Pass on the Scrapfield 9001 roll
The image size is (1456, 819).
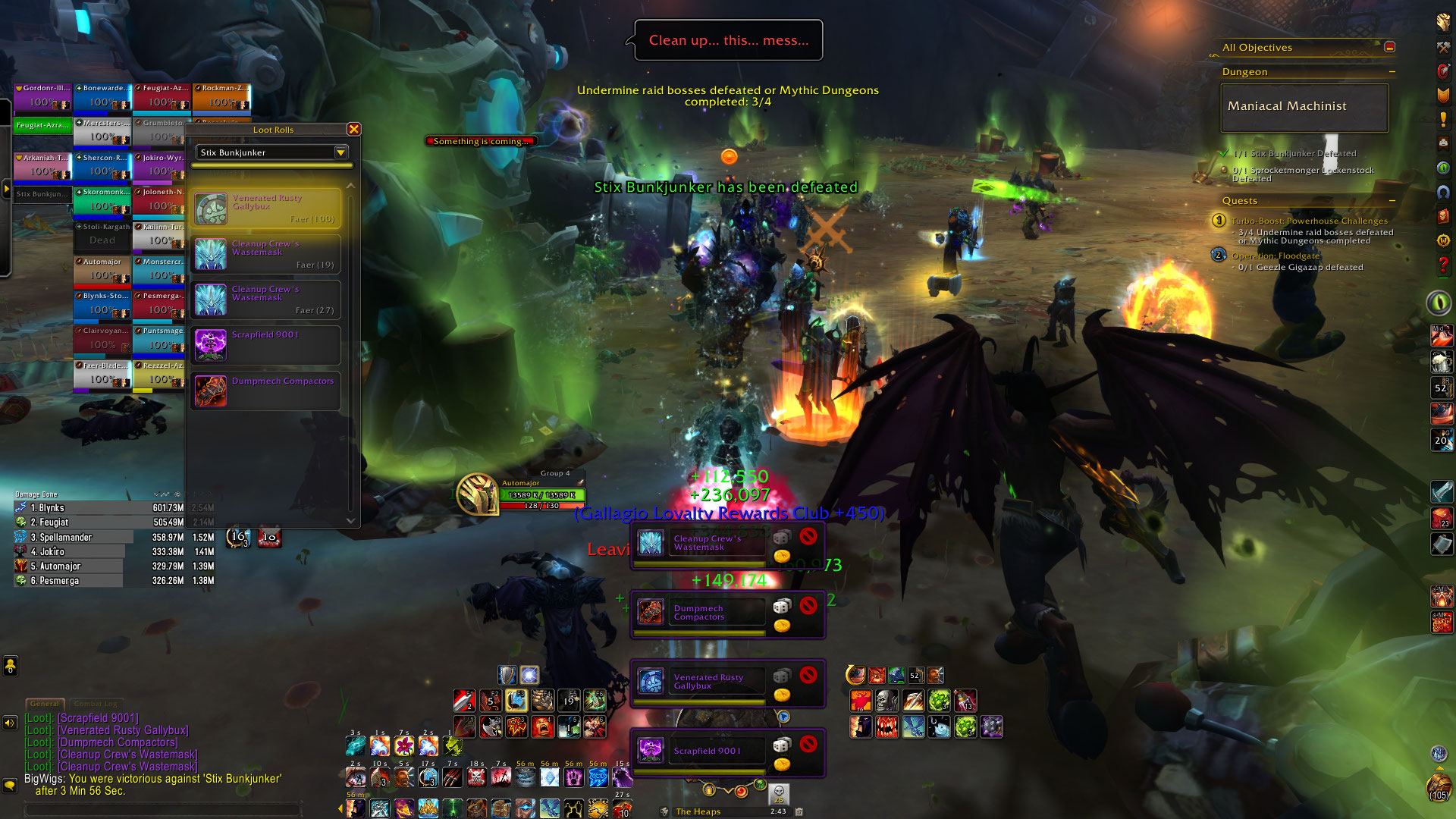point(808,744)
